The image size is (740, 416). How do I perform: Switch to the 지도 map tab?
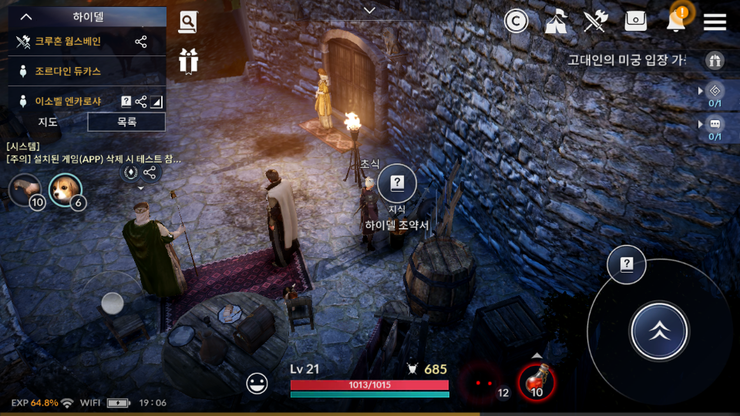click(x=47, y=122)
